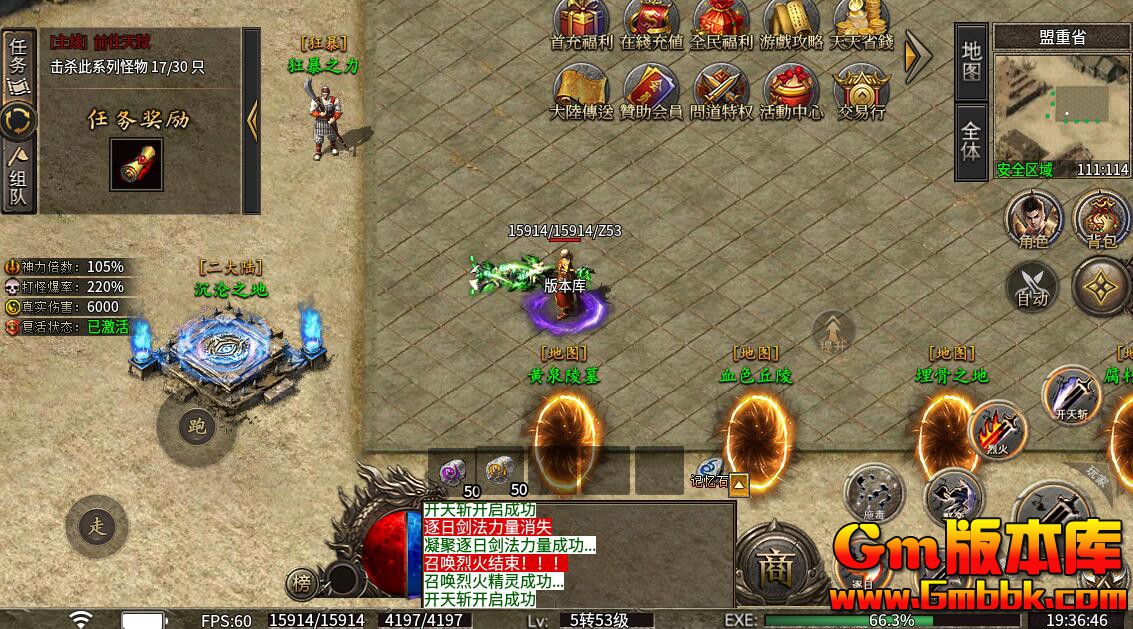Click the 地图 map button
Viewport: 1133px width, 629px height.
coord(971,61)
